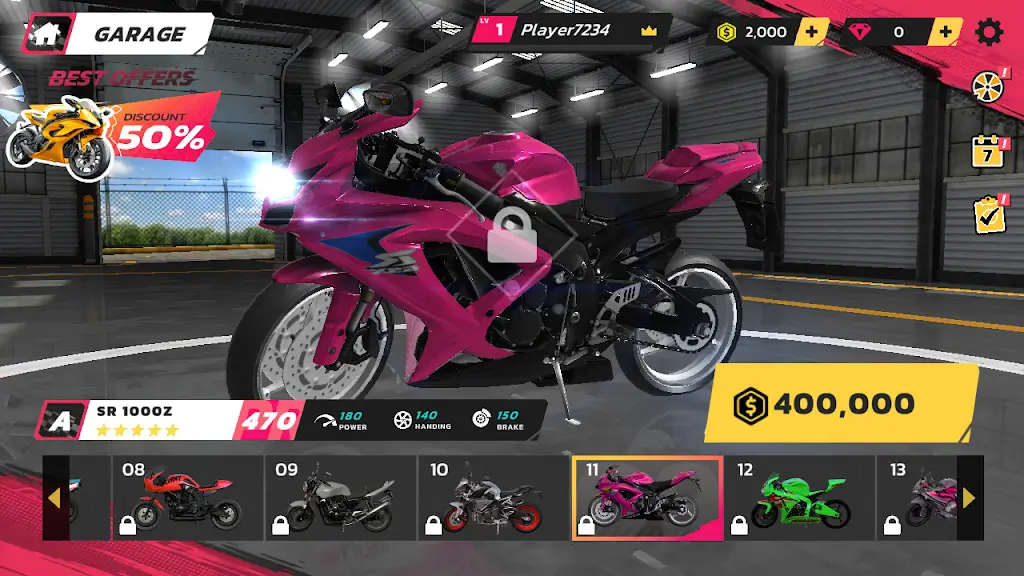This screenshot has height=576, width=1024.
Task: Open the checklist missions icon
Action: pos(988,214)
